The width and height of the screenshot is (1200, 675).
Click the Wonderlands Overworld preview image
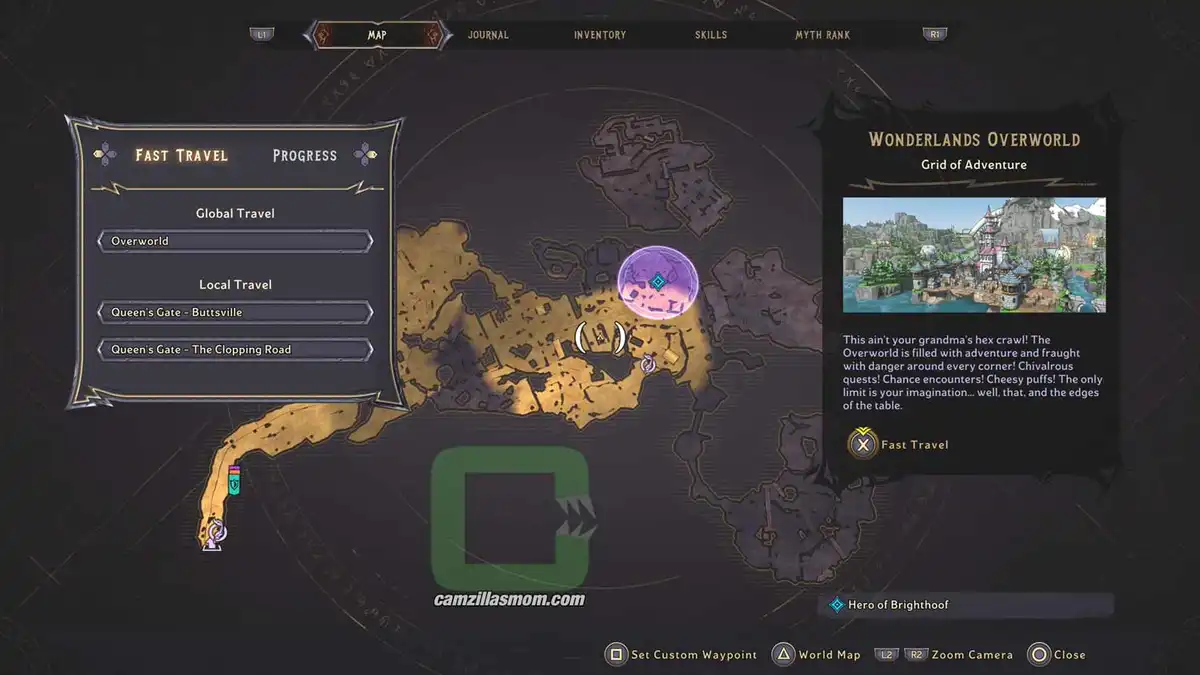pos(974,255)
